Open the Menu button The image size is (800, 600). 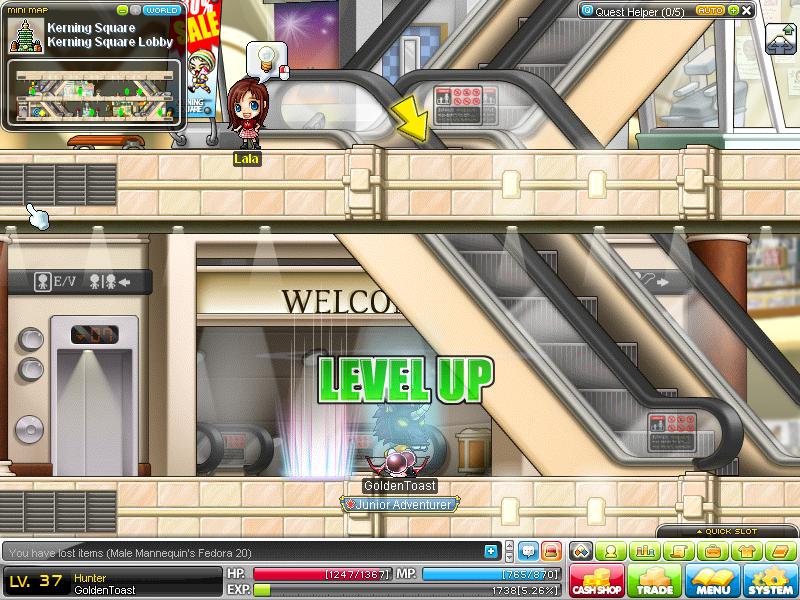pyautogui.click(x=714, y=581)
